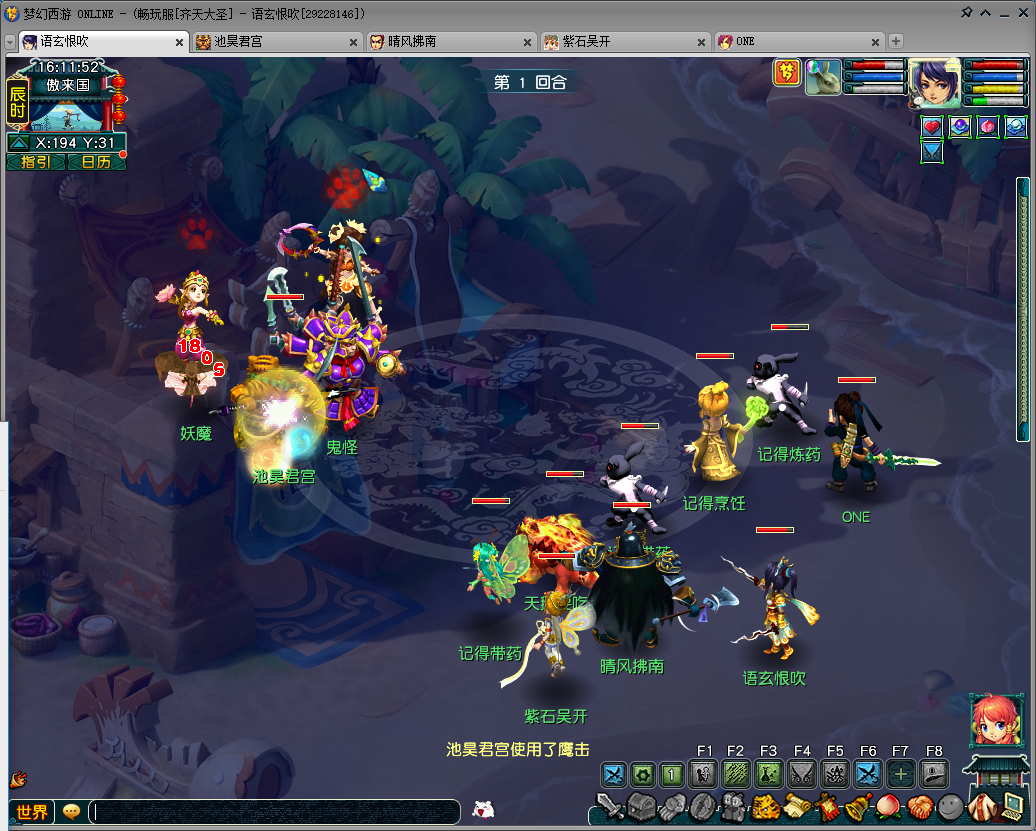Open the player character portrait
This screenshot has width=1036, height=831.
tap(934, 82)
